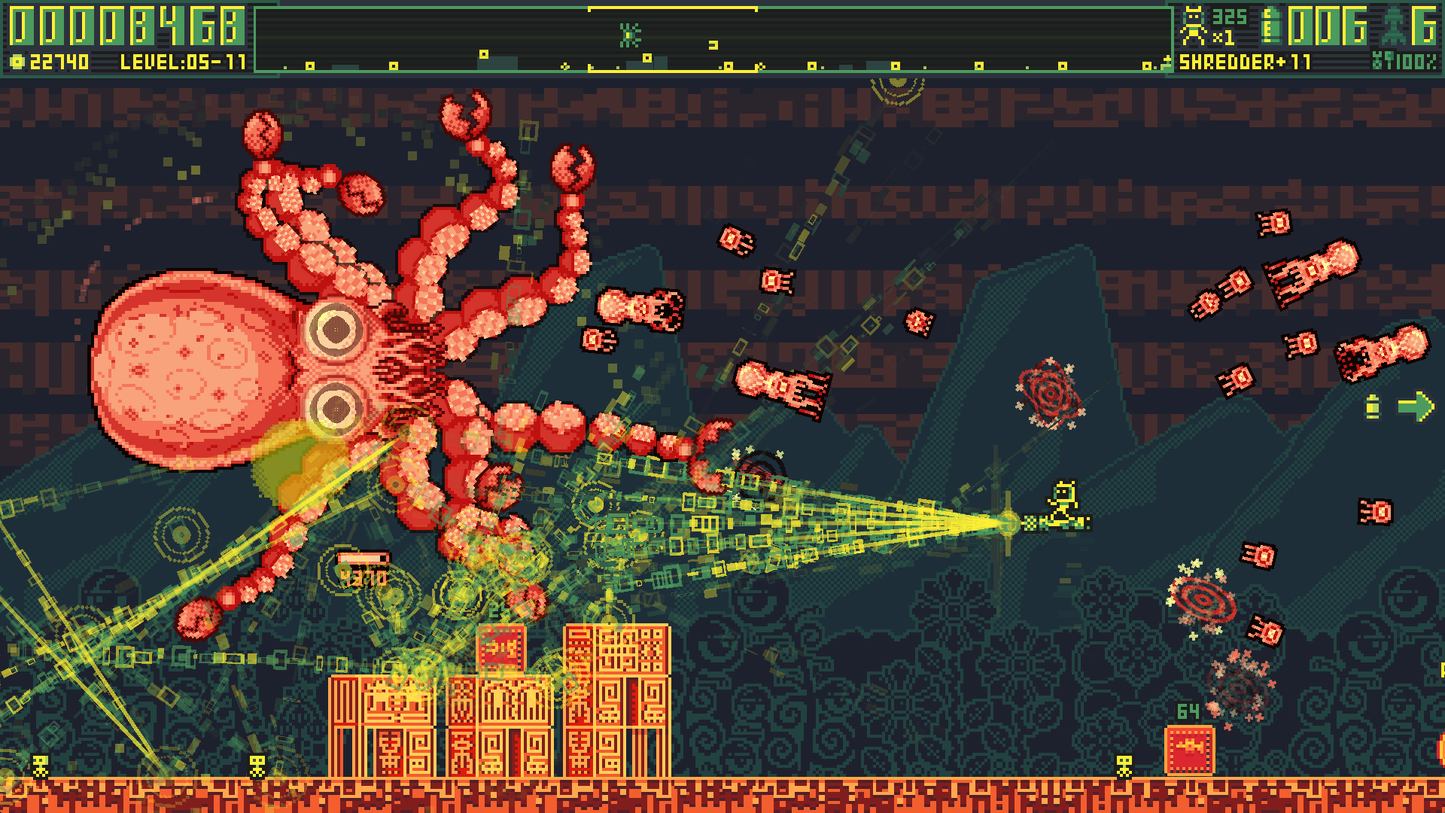1445x813 pixels.
Task: Select the SHREDDER+11 weapon label
Action: point(1245,62)
